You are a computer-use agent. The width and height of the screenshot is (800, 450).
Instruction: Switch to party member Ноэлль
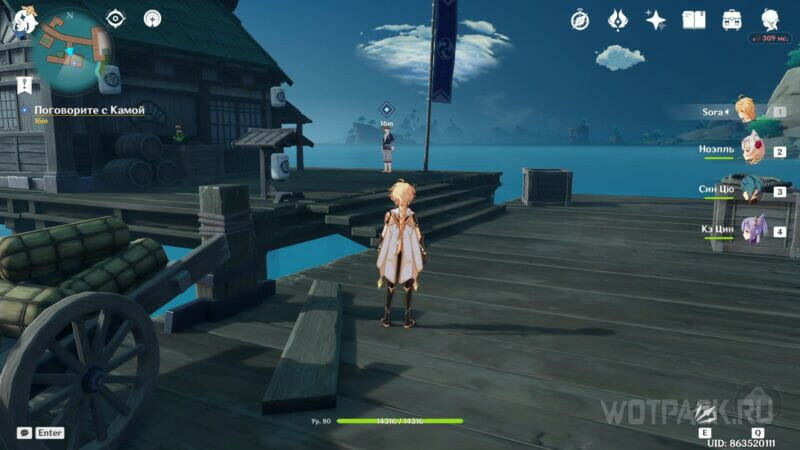tap(748, 151)
